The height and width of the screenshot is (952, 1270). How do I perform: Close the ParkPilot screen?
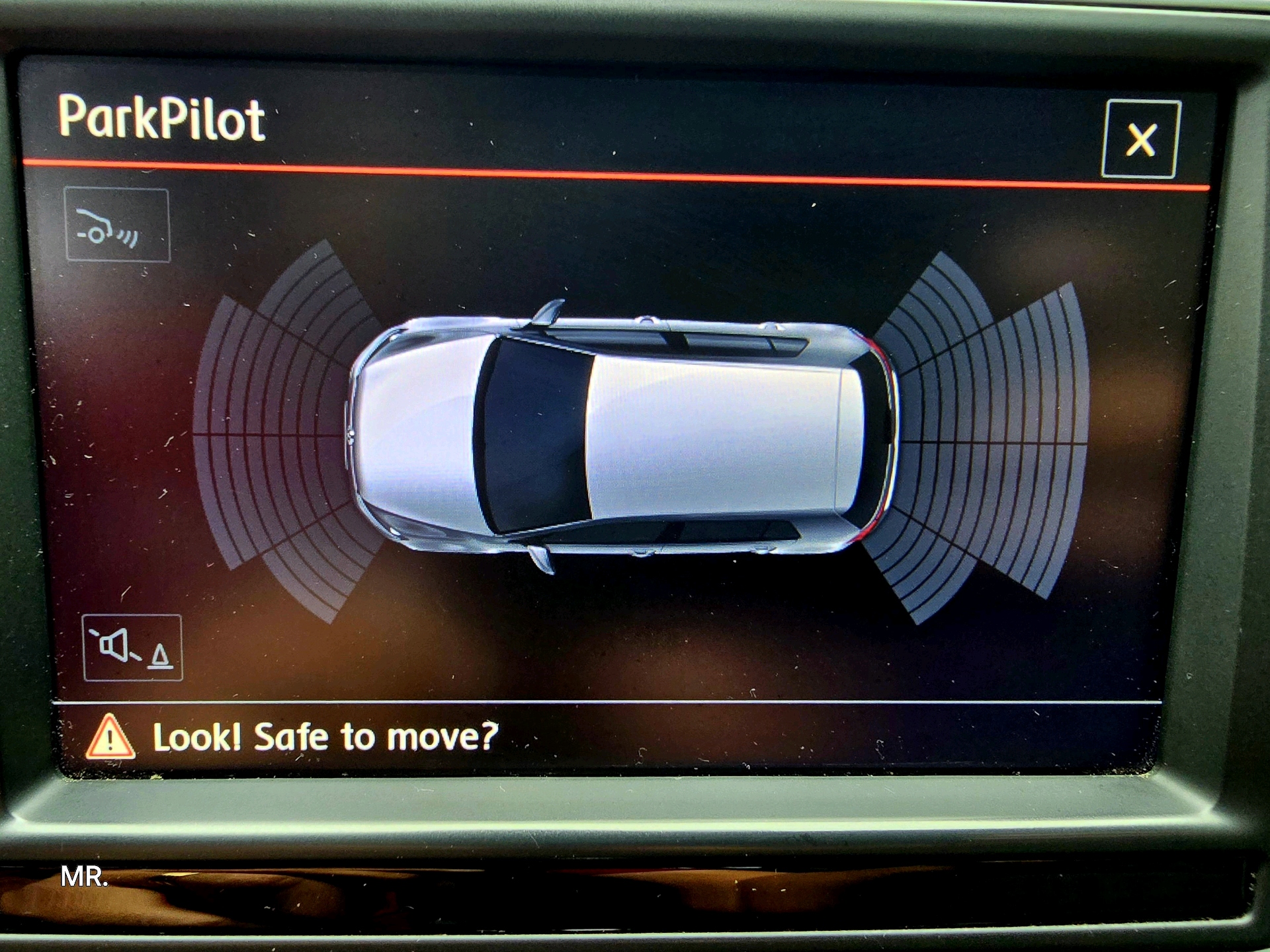[x=1140, y=139]
